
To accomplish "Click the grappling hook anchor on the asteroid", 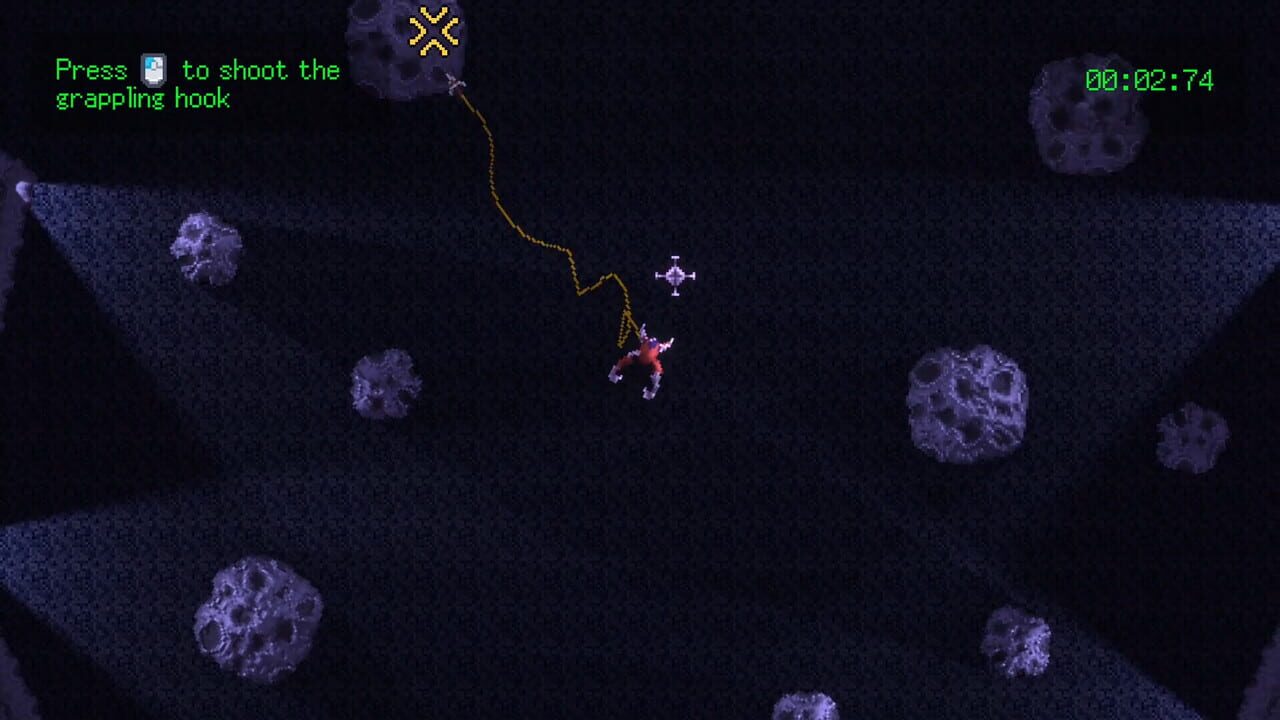I will 455,82.
